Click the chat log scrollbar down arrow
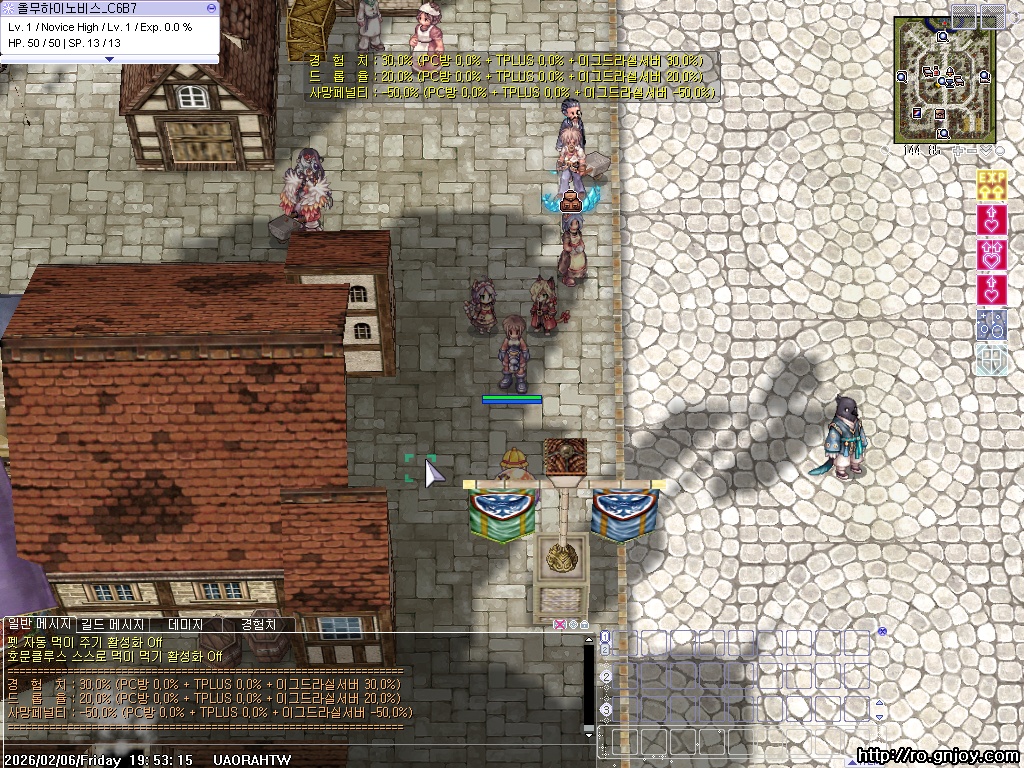Screen dimensions: 1024x768 589,735
